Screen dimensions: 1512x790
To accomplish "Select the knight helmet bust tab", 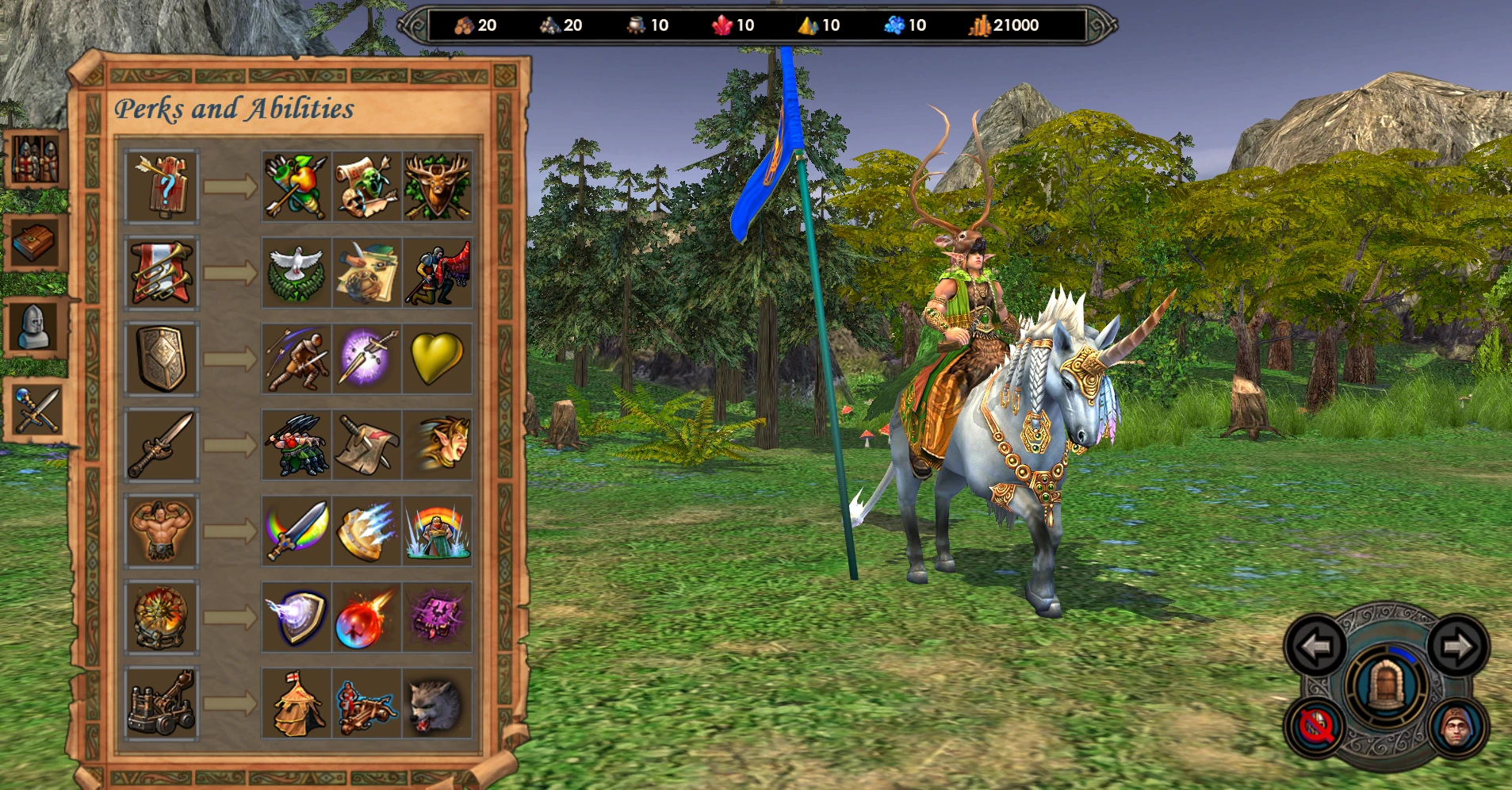I will tap(35, 327).
